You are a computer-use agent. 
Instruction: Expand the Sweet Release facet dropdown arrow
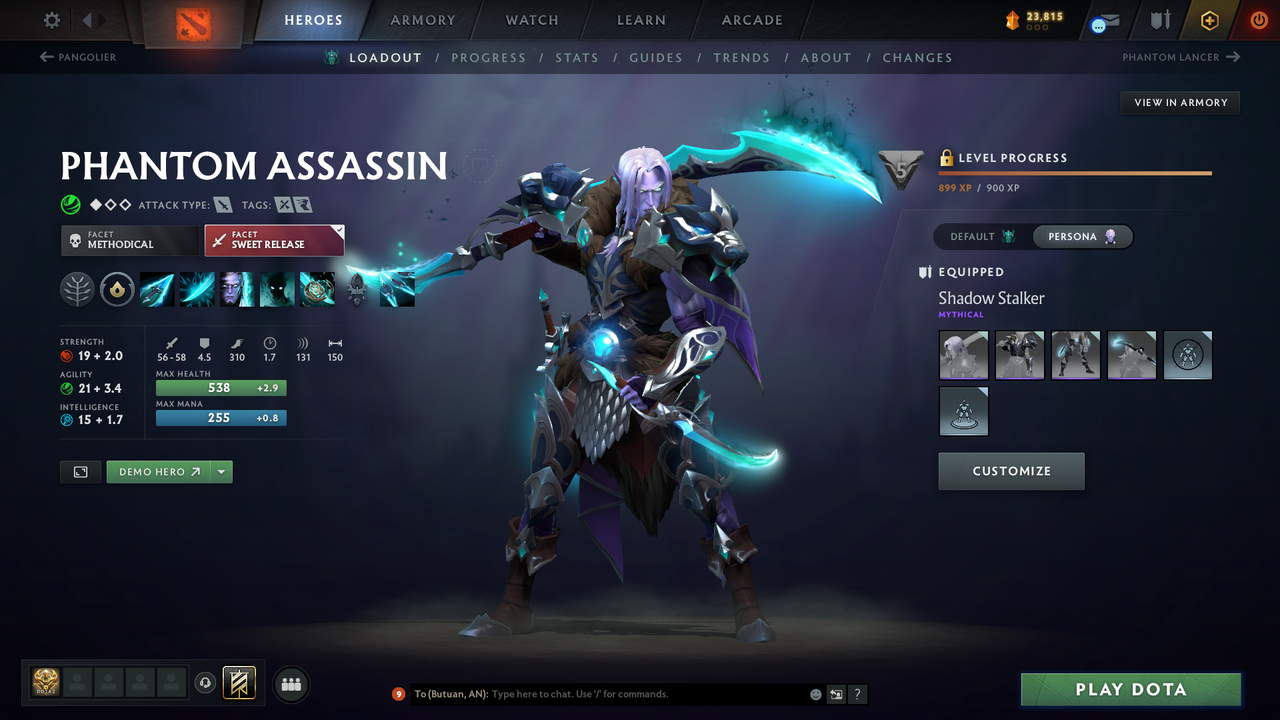click(337, 230)
